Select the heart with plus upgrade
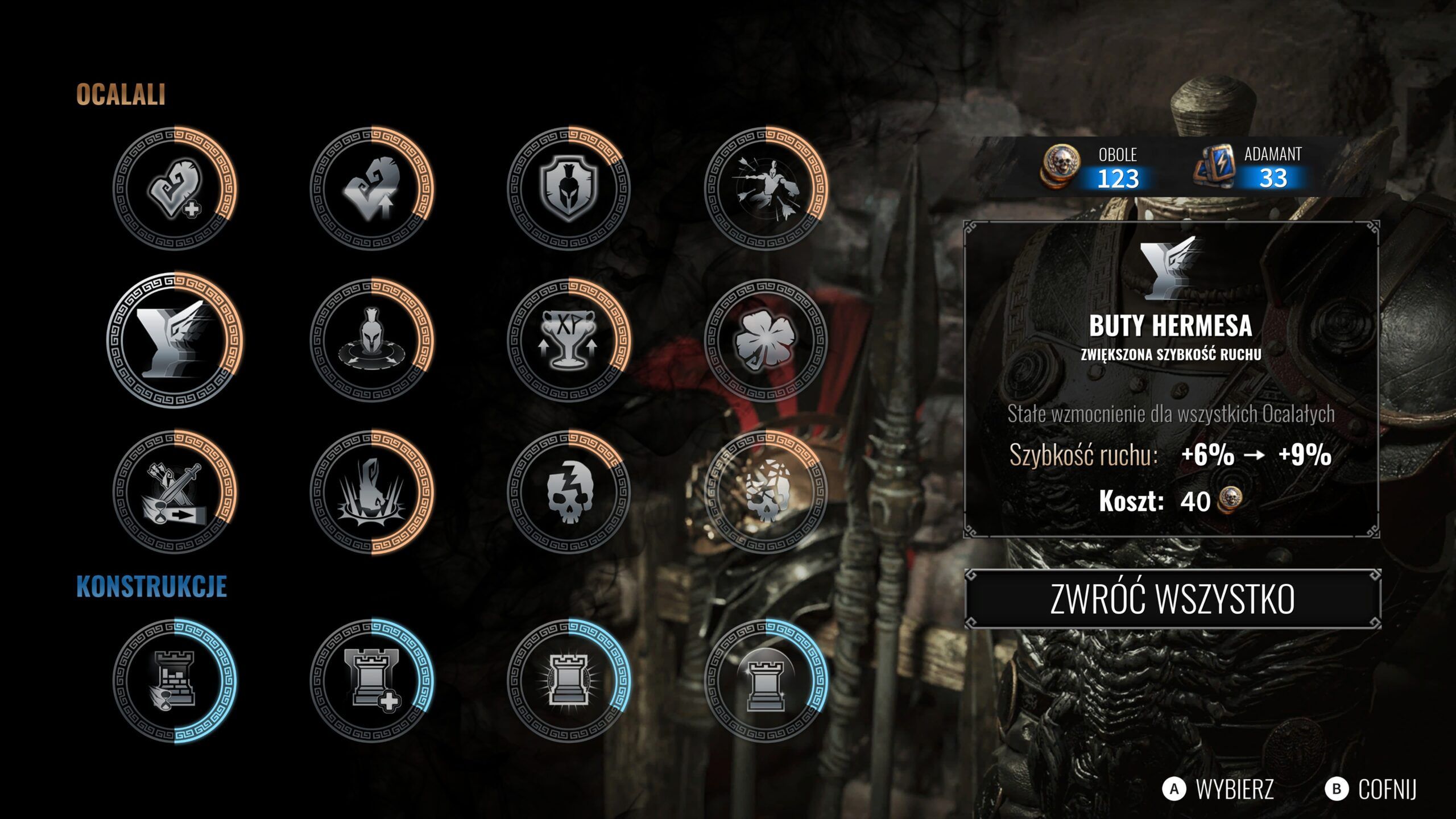 click(175, 188)
